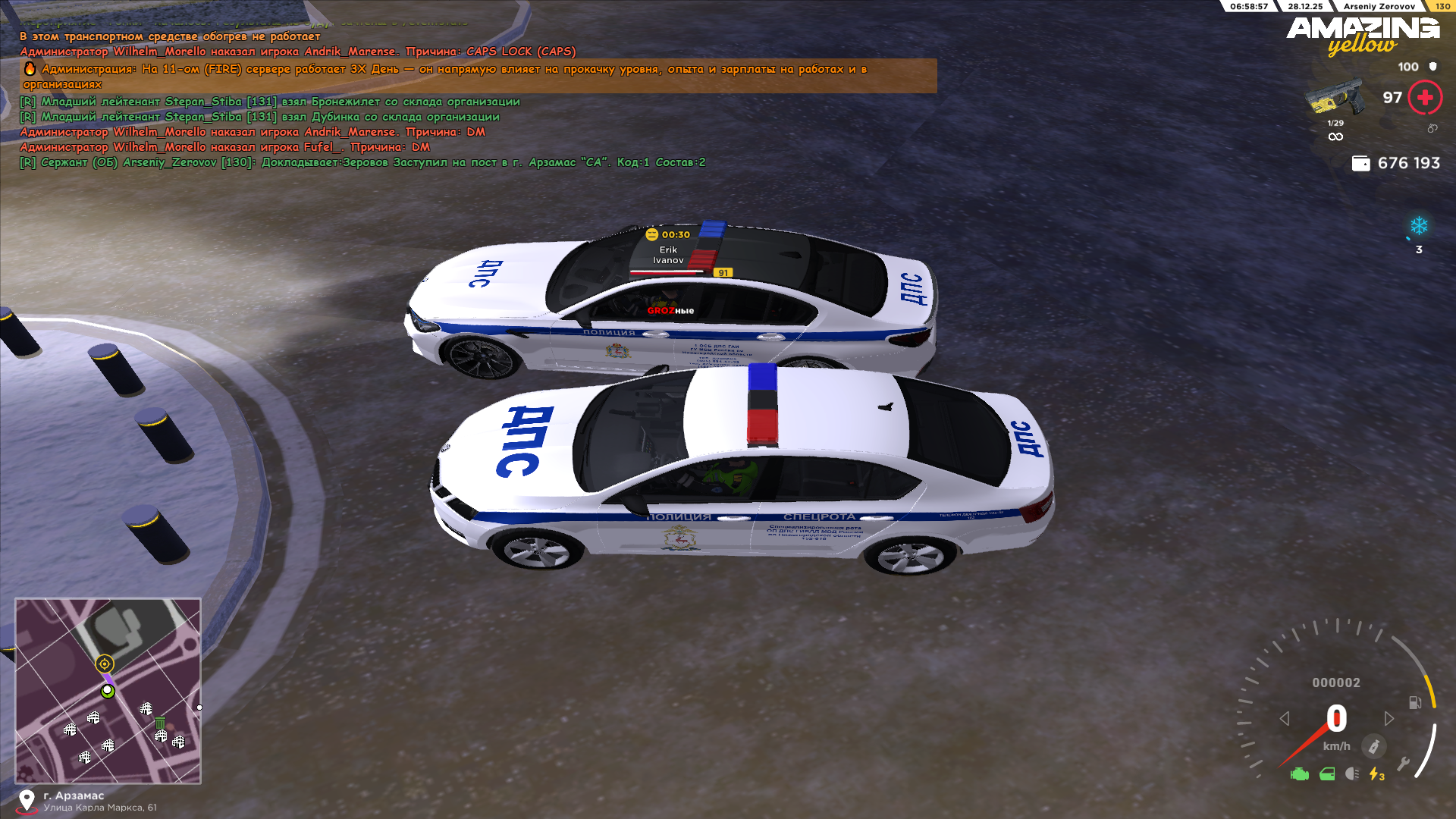Click the Amazing yellow server logo
The height and width of the screenshot is (819, 1456).
(1363, 36)
